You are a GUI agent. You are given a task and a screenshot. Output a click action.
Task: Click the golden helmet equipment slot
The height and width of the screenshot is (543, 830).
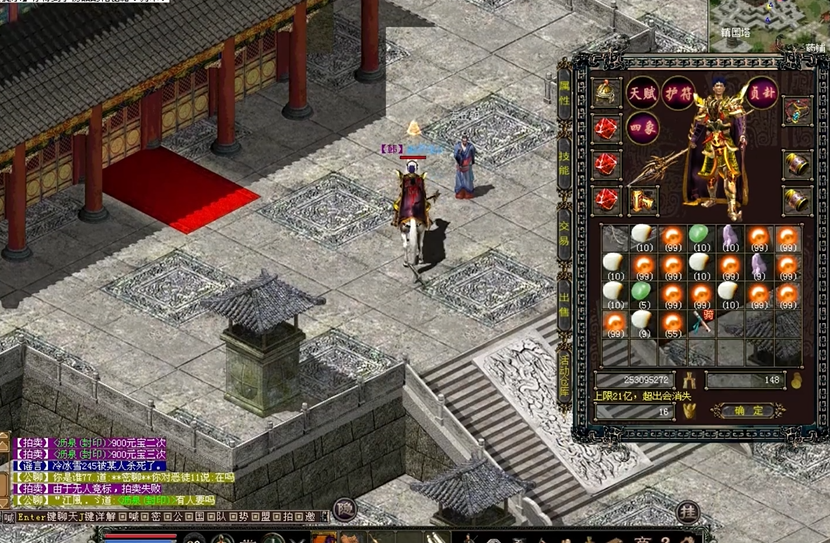point(606,93)
